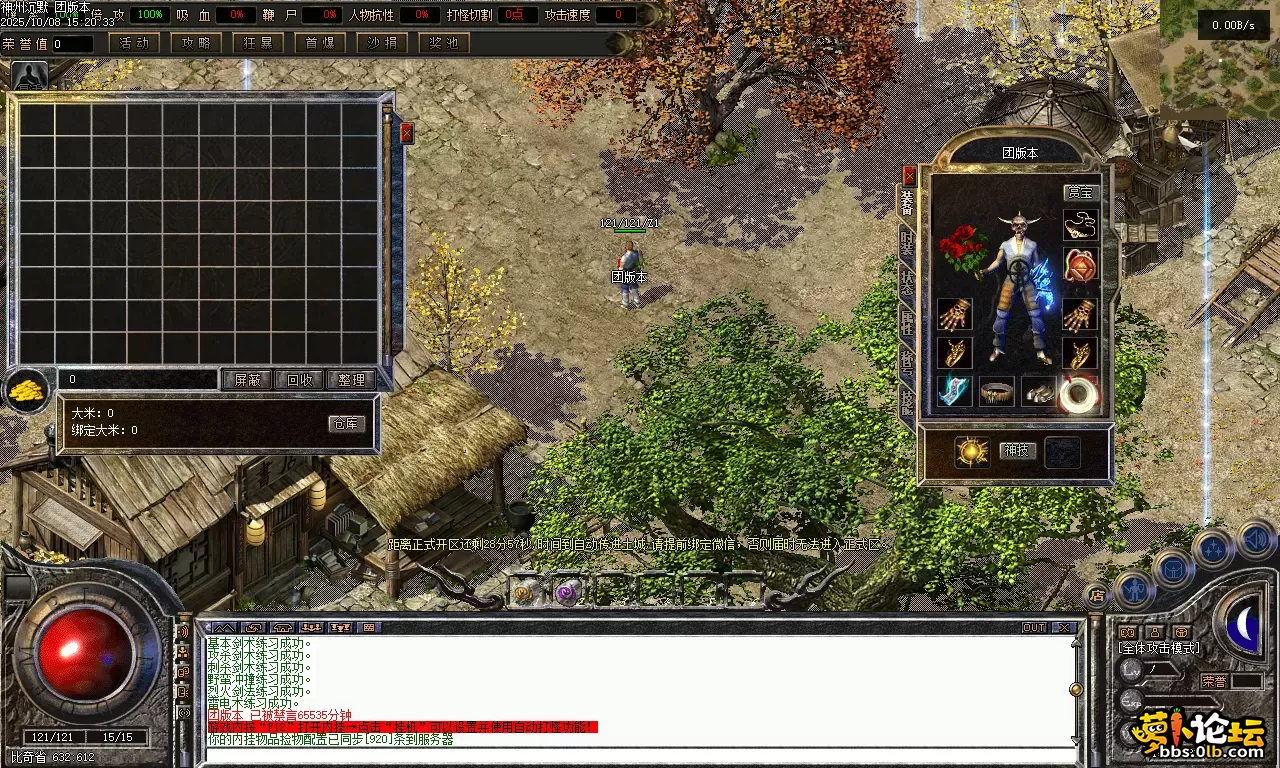Image resolution: width=1280 pixels, height=768 pixels.
Task: Click the 赏宝 button in equipment panel
Action: pyautogui.click(x=1080, y=192)
